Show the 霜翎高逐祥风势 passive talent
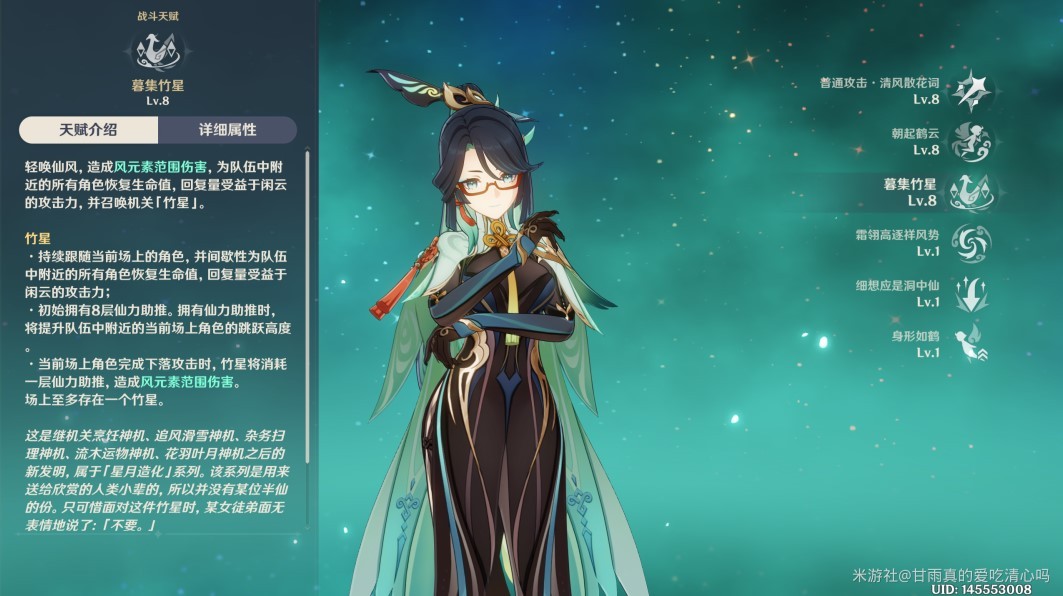 [x=970, y=243]
